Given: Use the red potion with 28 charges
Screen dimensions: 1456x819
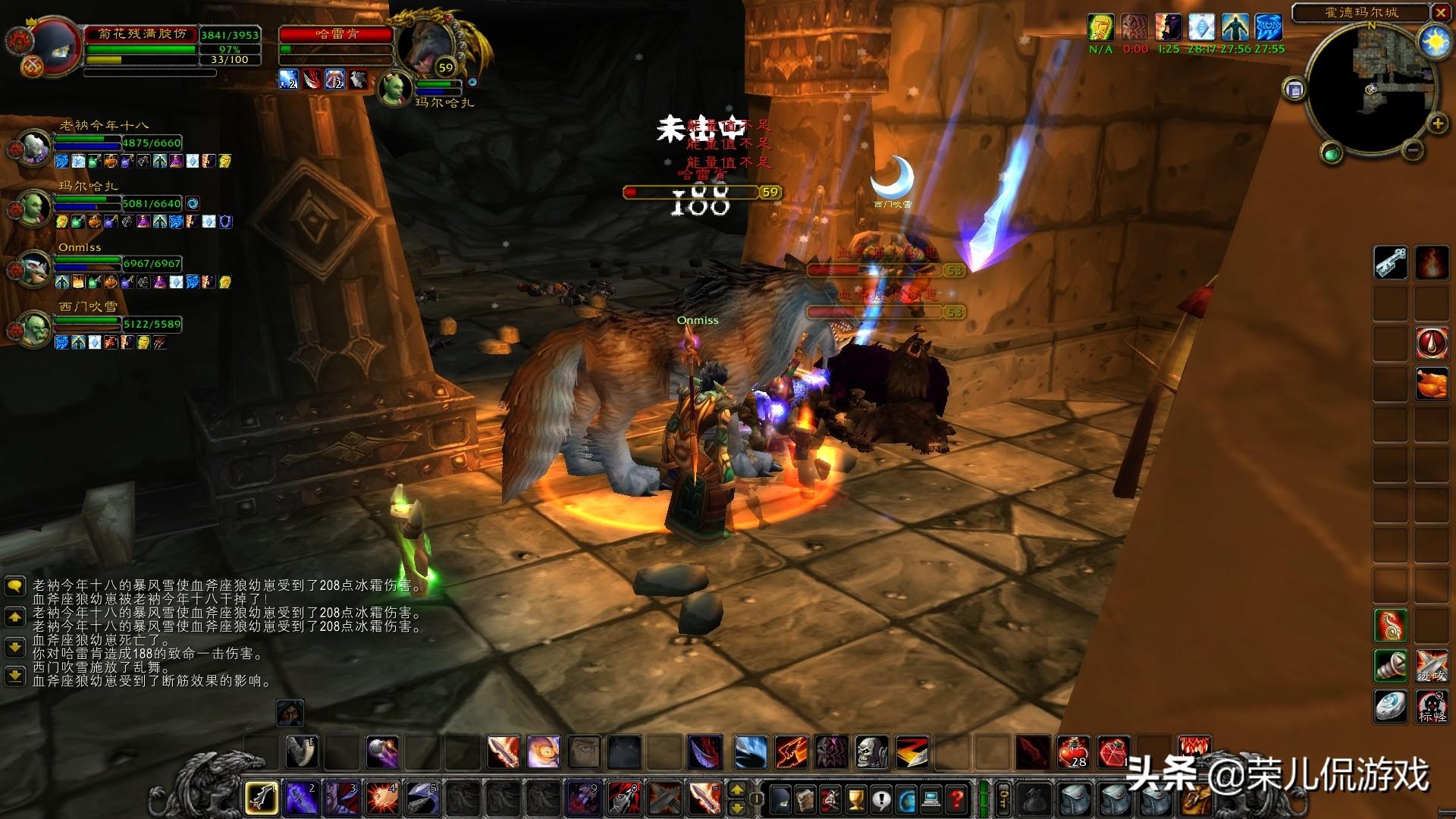Looking at the screenshot, I should pos(1073,752).
